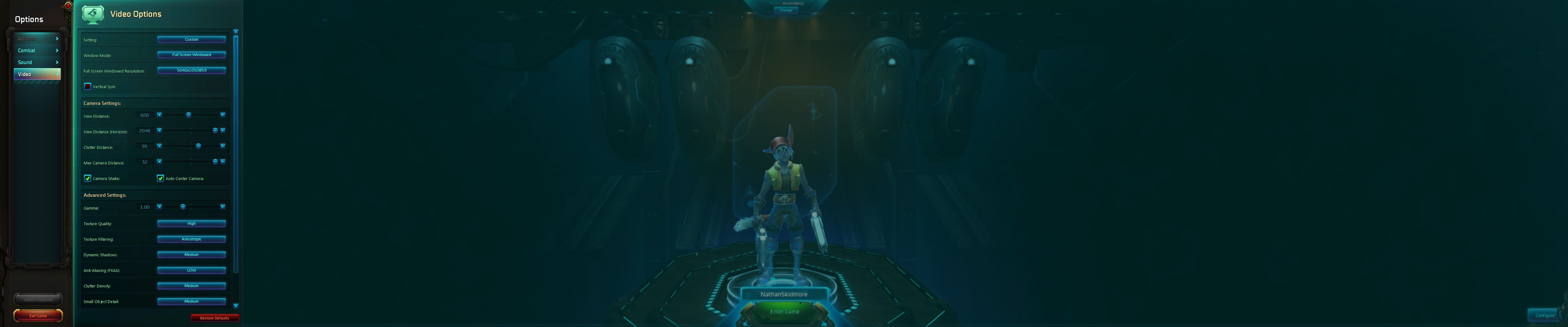The image size is (1568, 327).
Task: Click the decrease arrow on View Distance slider
Action: point(159,116)
